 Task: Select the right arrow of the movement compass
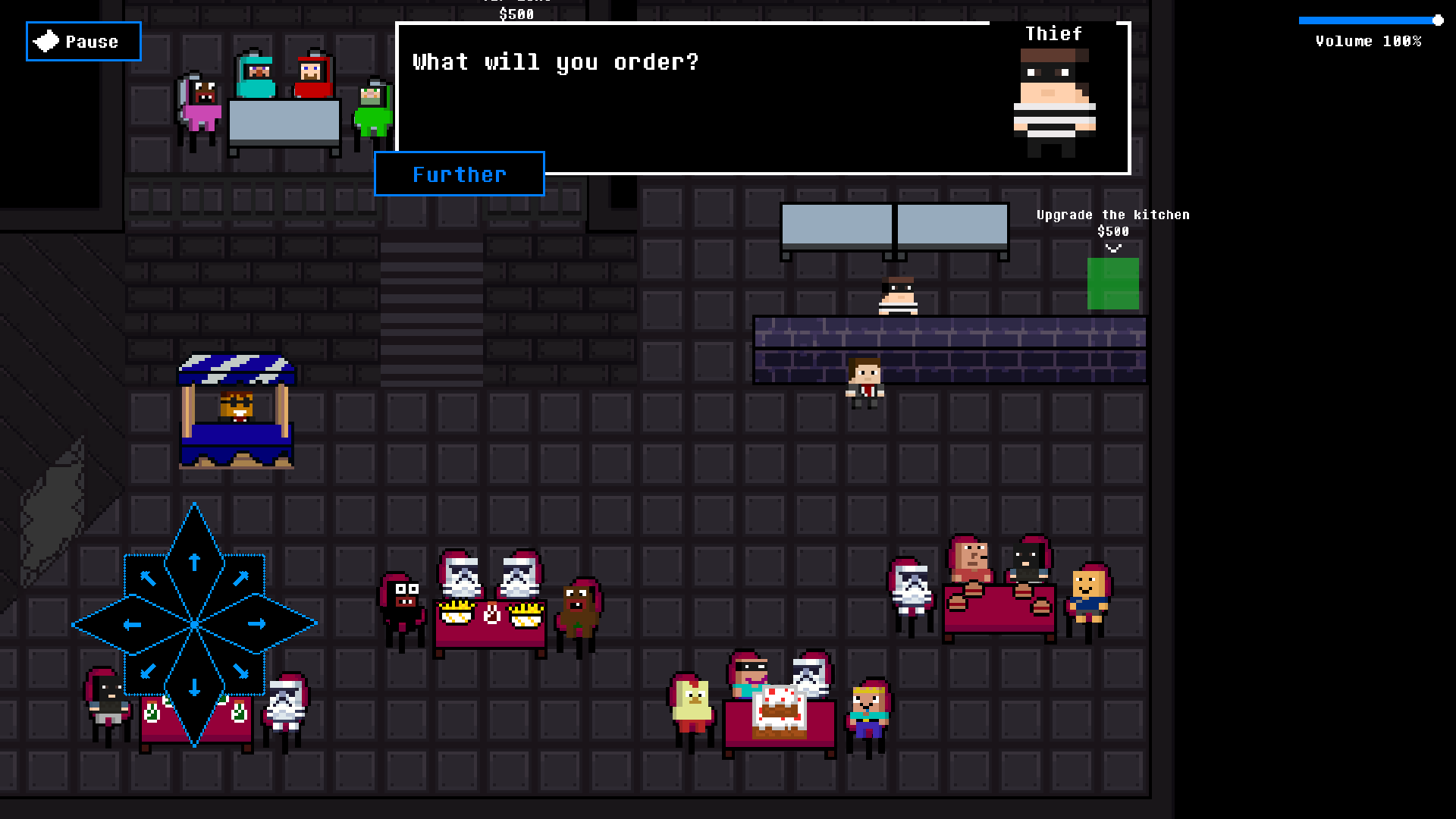(258, 624)
